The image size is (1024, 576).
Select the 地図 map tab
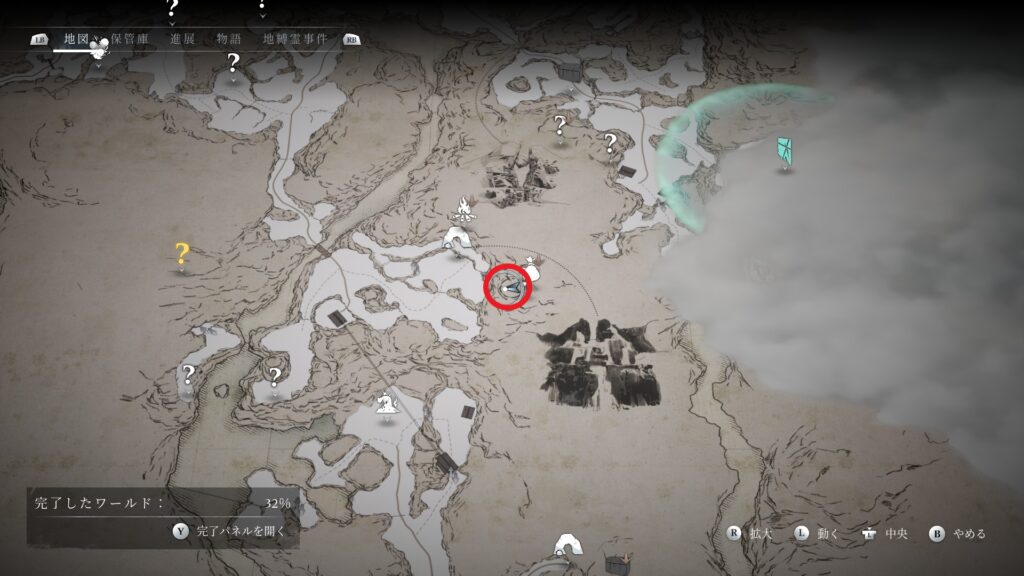75,39
